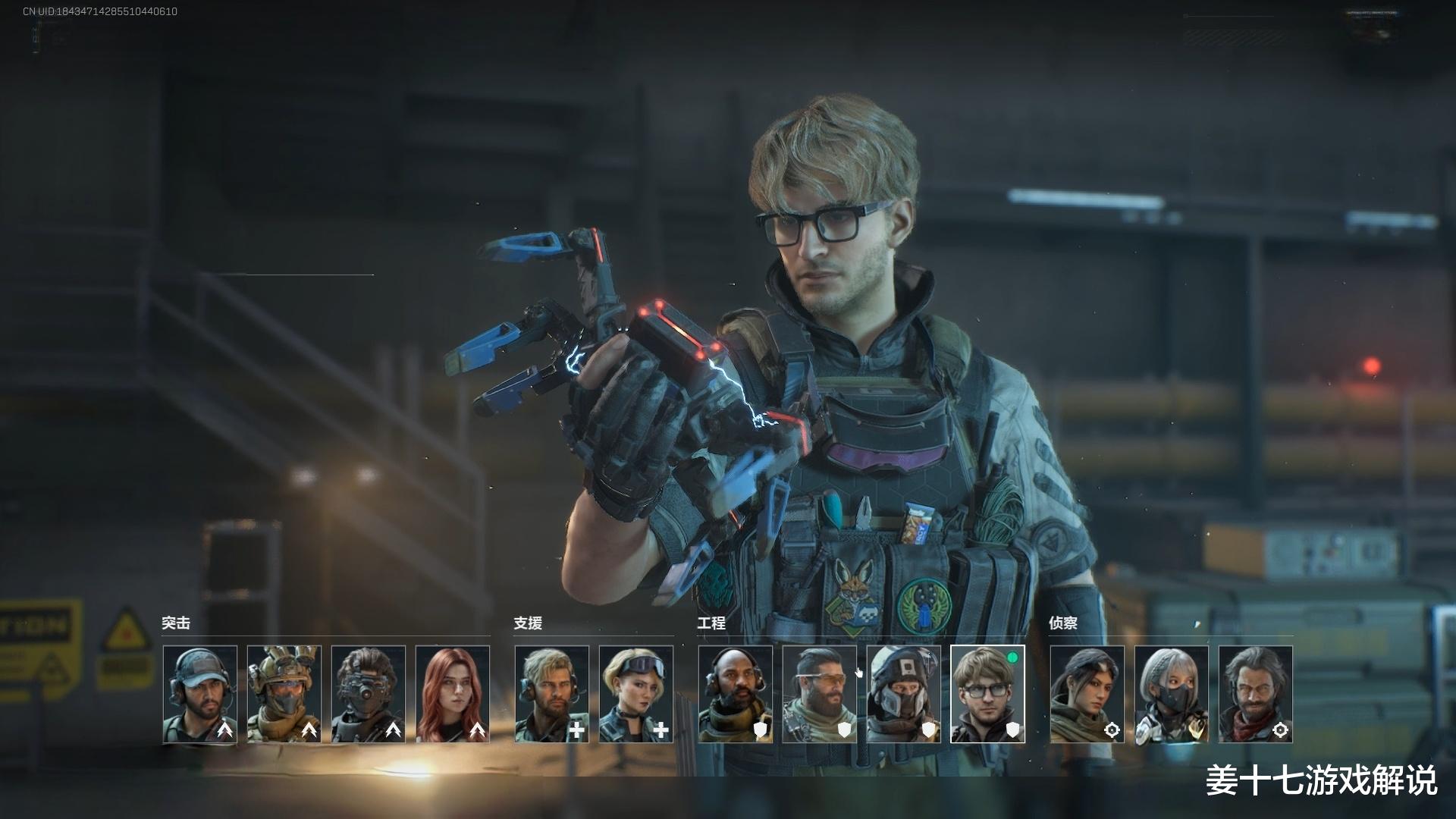Select the silver-haired masked recon operator

coord(1172,694)
